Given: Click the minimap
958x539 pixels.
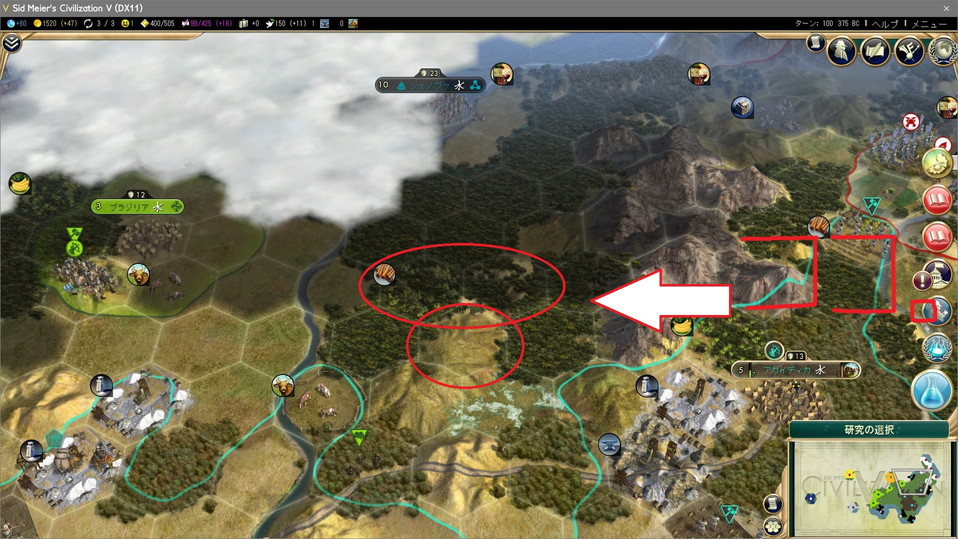Looking at the screenshot, I should click(868, 484).
